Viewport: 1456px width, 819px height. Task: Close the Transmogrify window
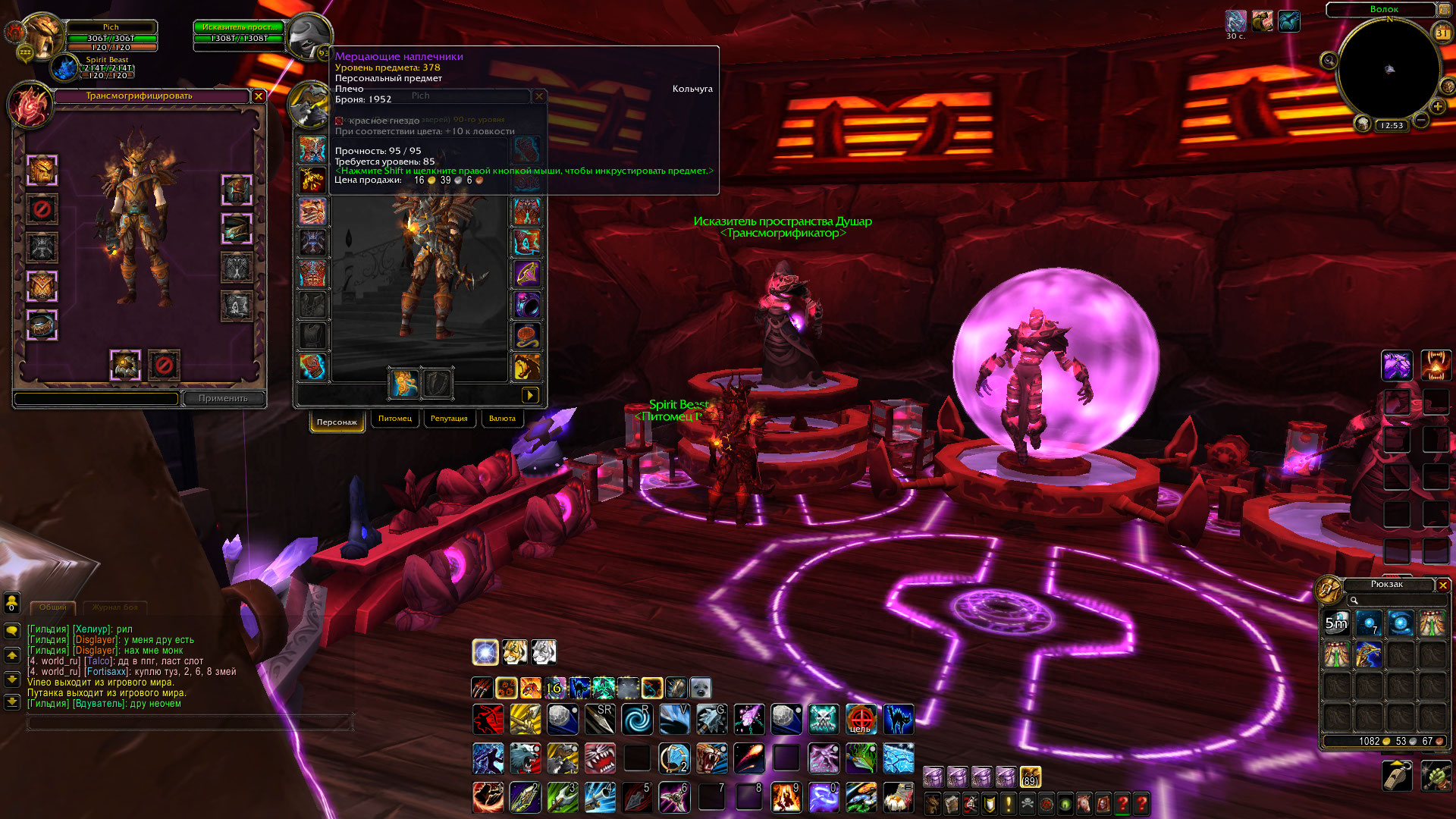pos(259,96)
